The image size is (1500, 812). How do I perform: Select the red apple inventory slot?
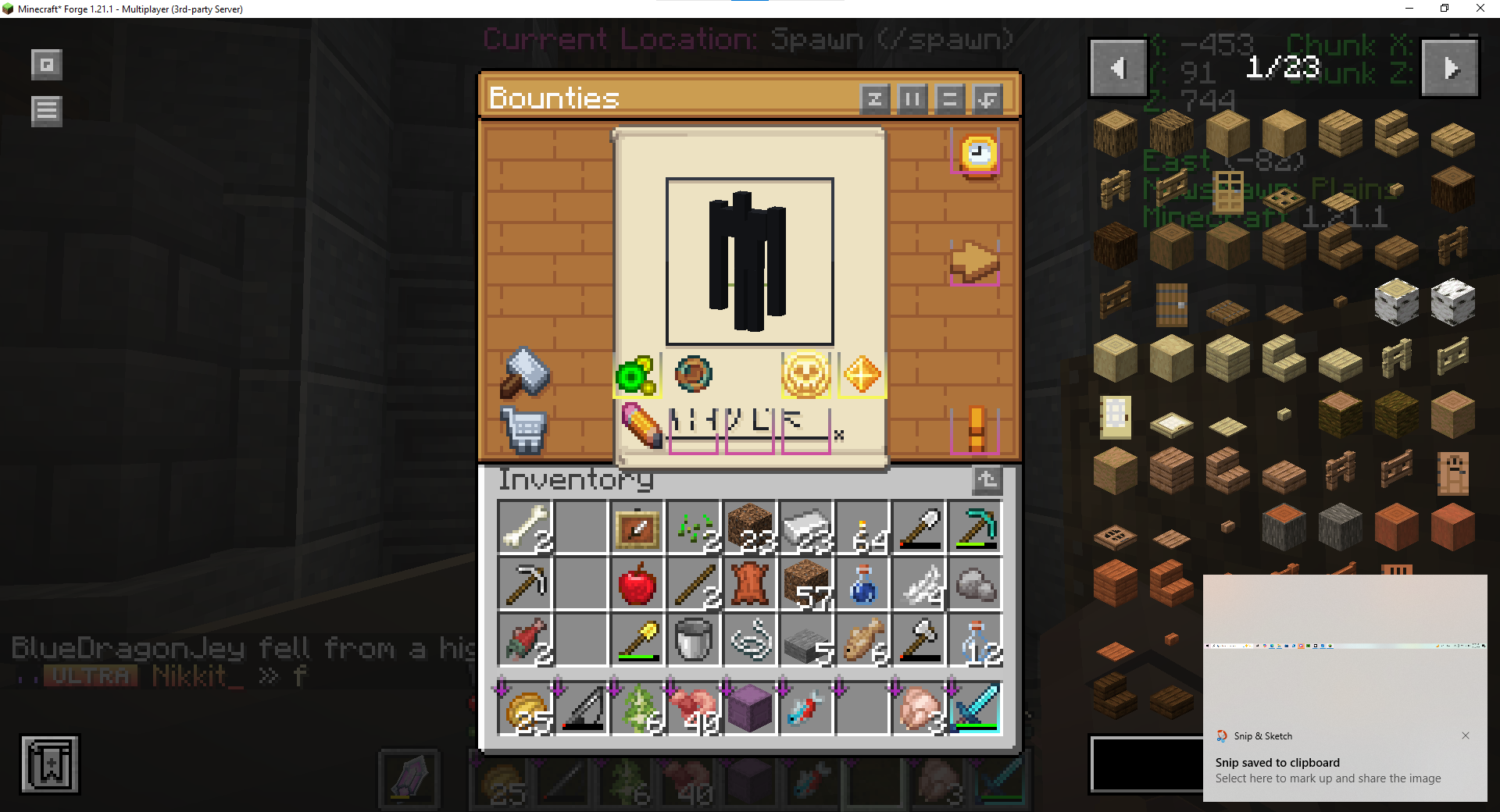pyautogui.click(x=637, y=584)
